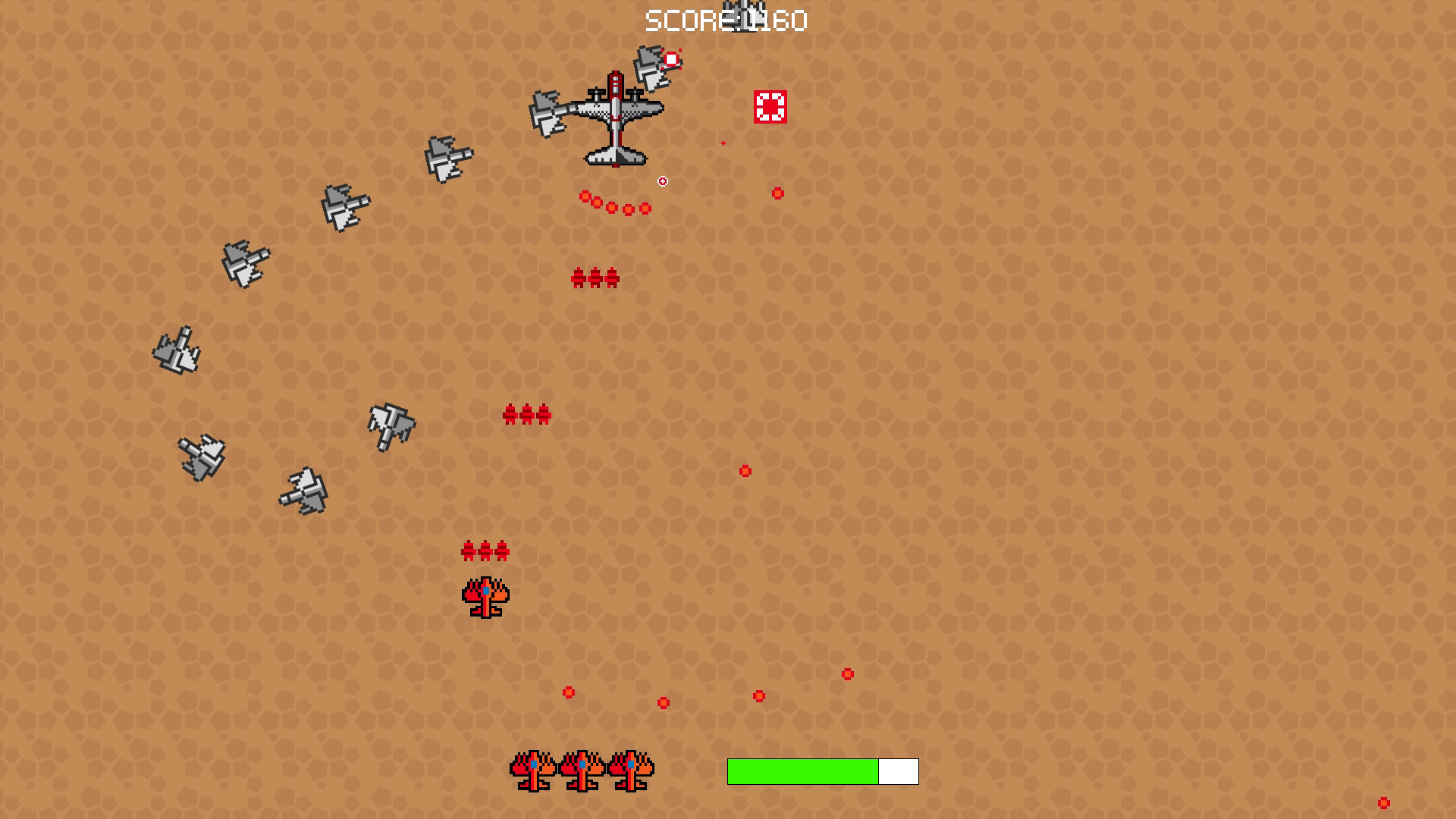Select the middle cluster of three red soldiers

click(x=526, y=414)
